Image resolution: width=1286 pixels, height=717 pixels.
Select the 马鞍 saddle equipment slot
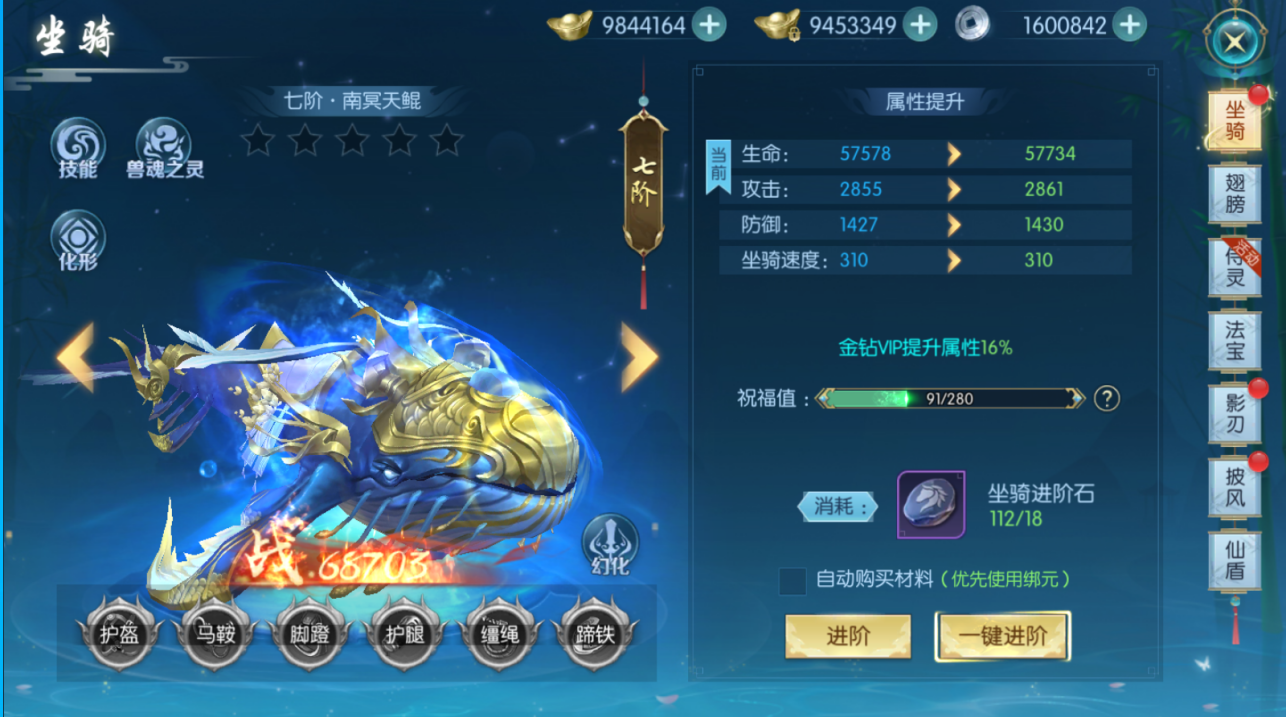[214, 633]
